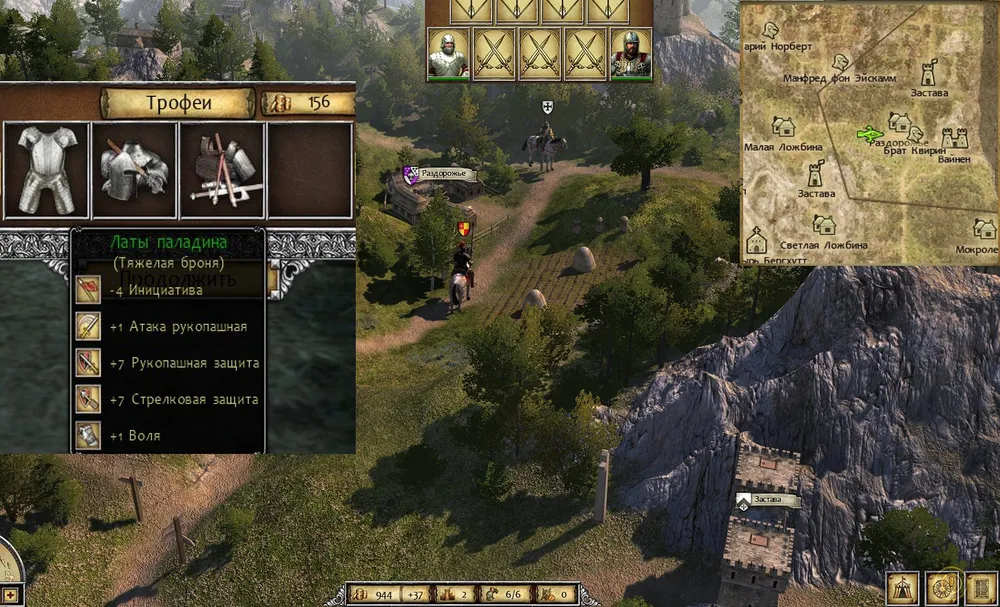
Task: Click the round wheel button beside the tent
Action: pos(941,587)
